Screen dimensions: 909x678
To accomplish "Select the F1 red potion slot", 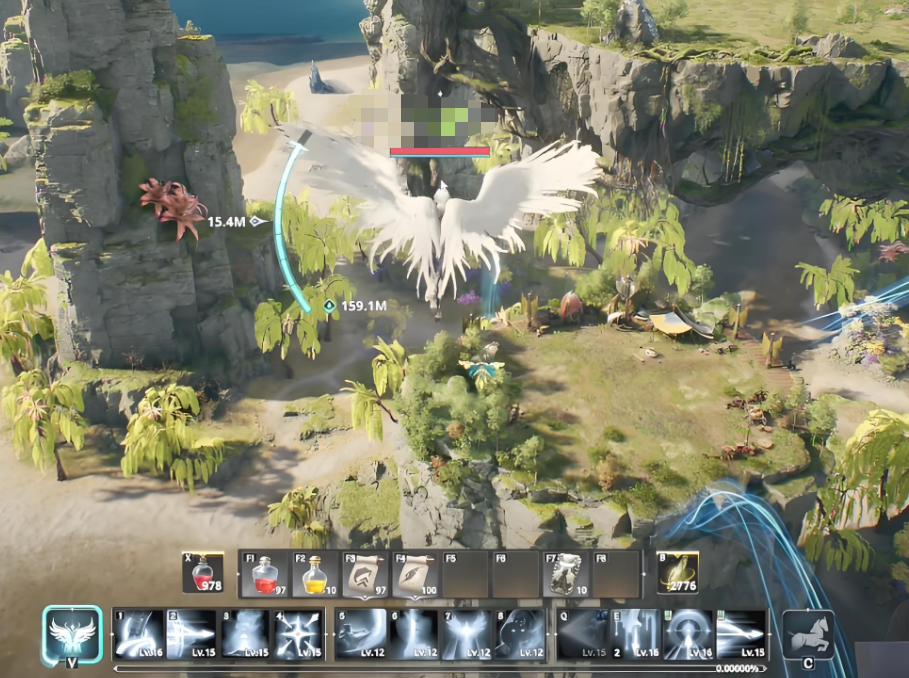I will [x=264, y=574].
